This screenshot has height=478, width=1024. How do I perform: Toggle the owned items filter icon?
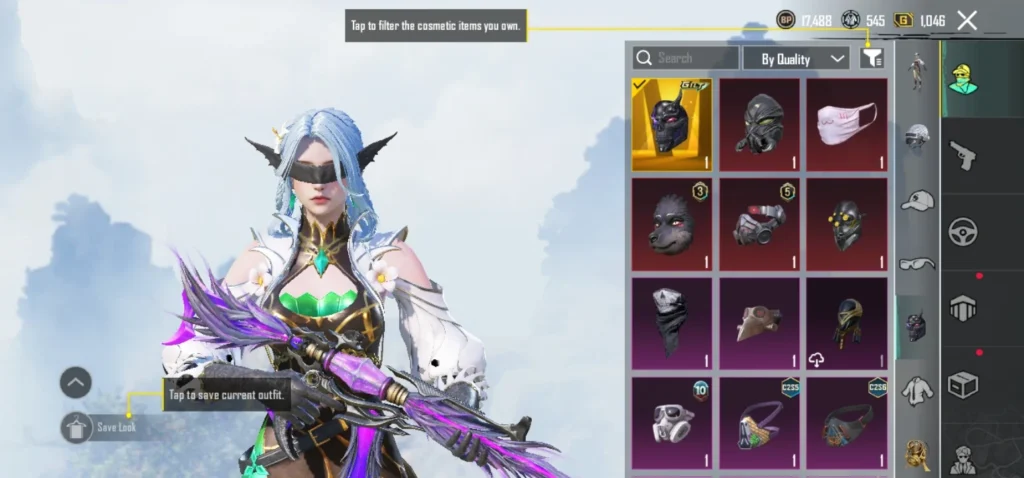872,58
